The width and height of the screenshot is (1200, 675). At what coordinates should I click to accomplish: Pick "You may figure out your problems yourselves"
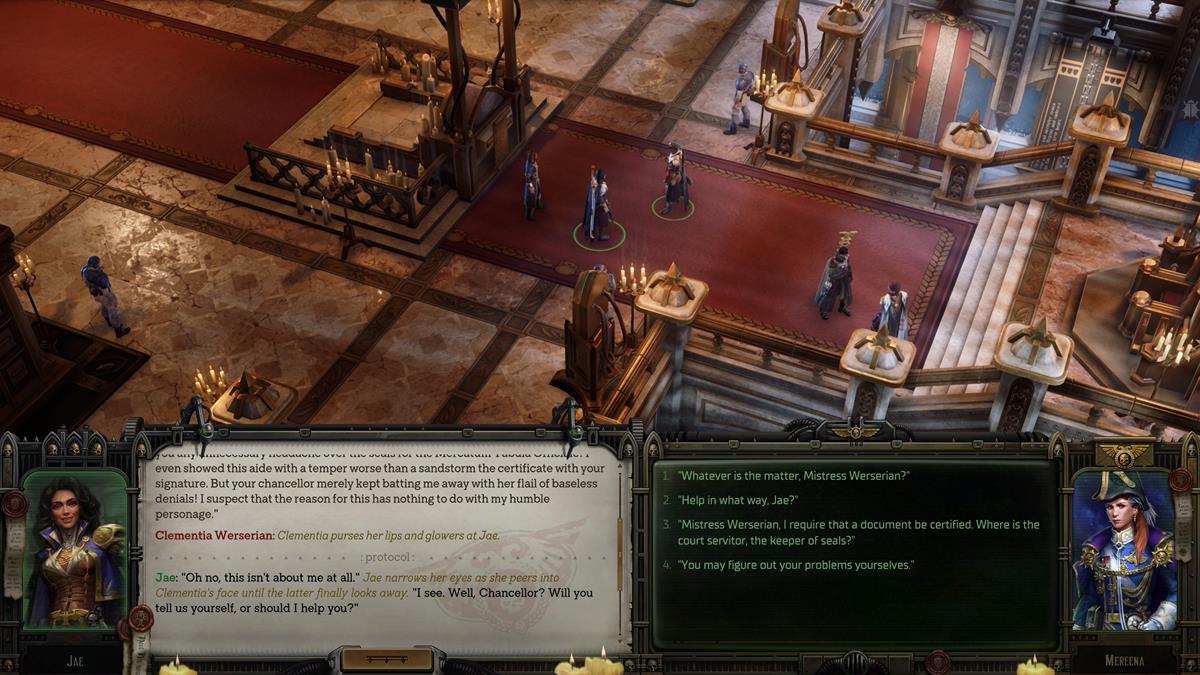(x=795, y=565)
